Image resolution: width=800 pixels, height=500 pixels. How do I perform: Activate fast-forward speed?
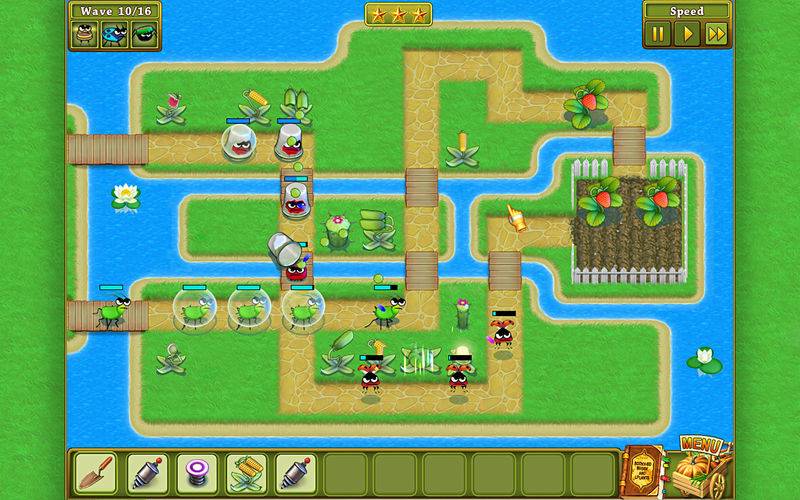point(715,33)
